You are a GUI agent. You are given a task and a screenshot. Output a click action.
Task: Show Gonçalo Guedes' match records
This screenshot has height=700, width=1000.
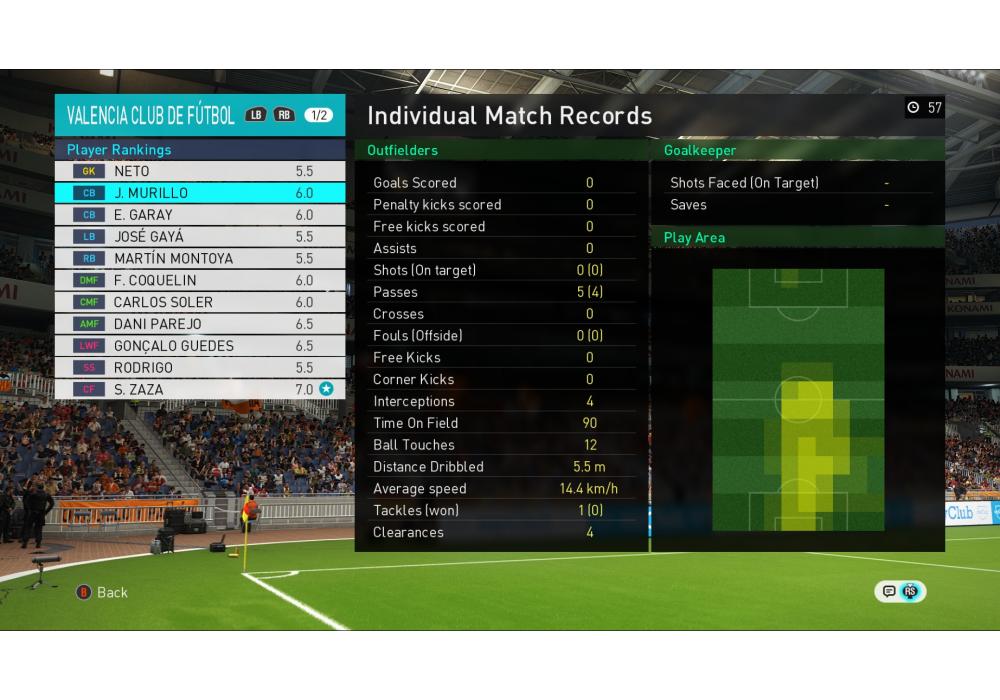[x=200, y=346]
